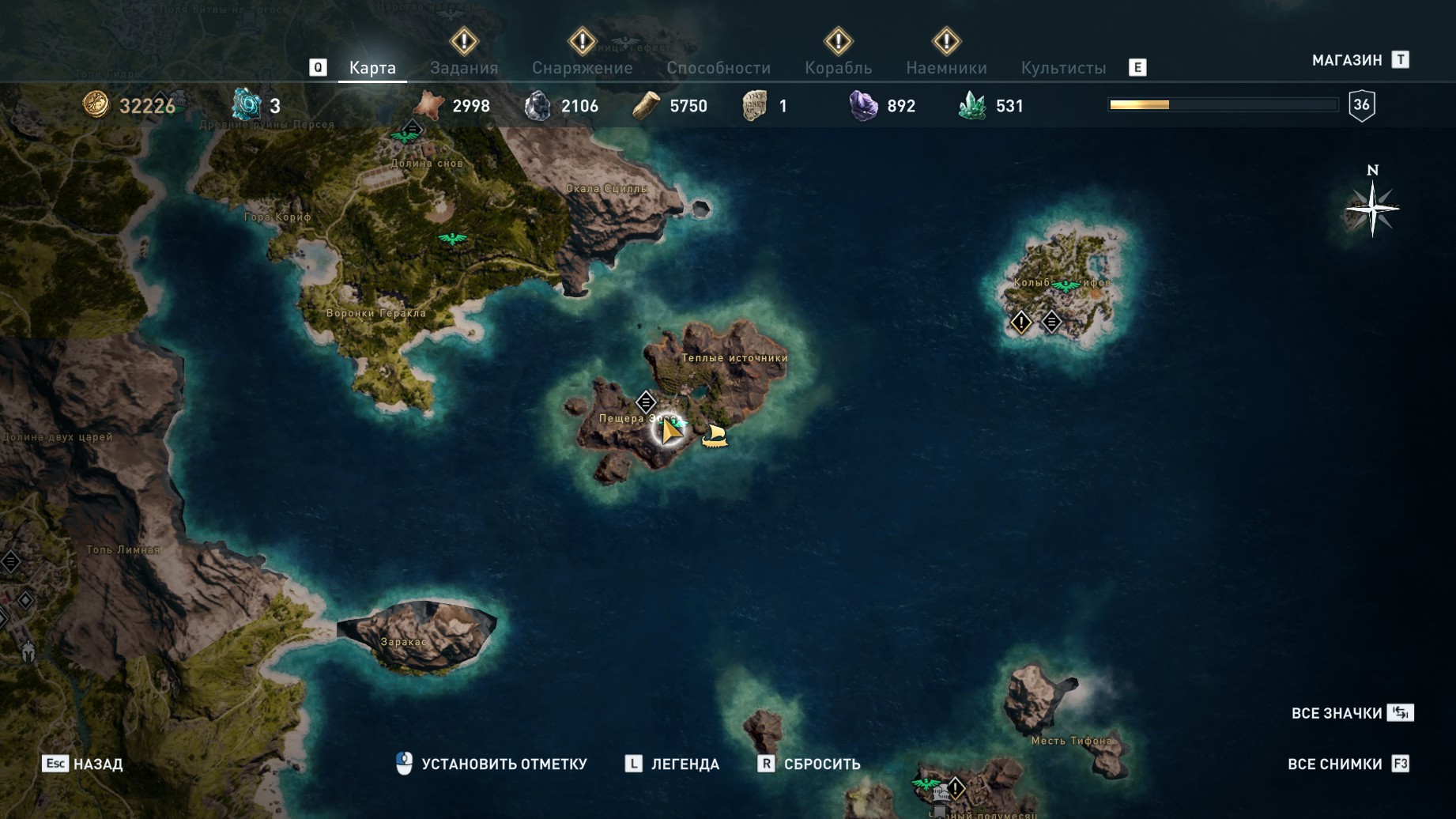Switch to the Задания tab

[464, 68]
